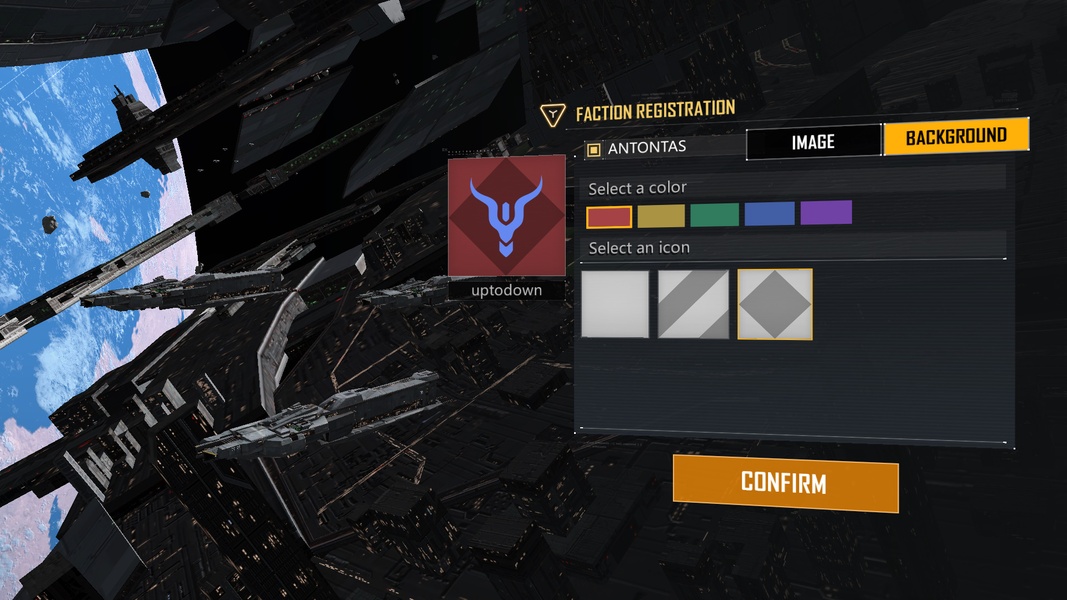Confirm the faction registration
Image resolution: width=1067 pixels, height=600 pixels.
785,483
